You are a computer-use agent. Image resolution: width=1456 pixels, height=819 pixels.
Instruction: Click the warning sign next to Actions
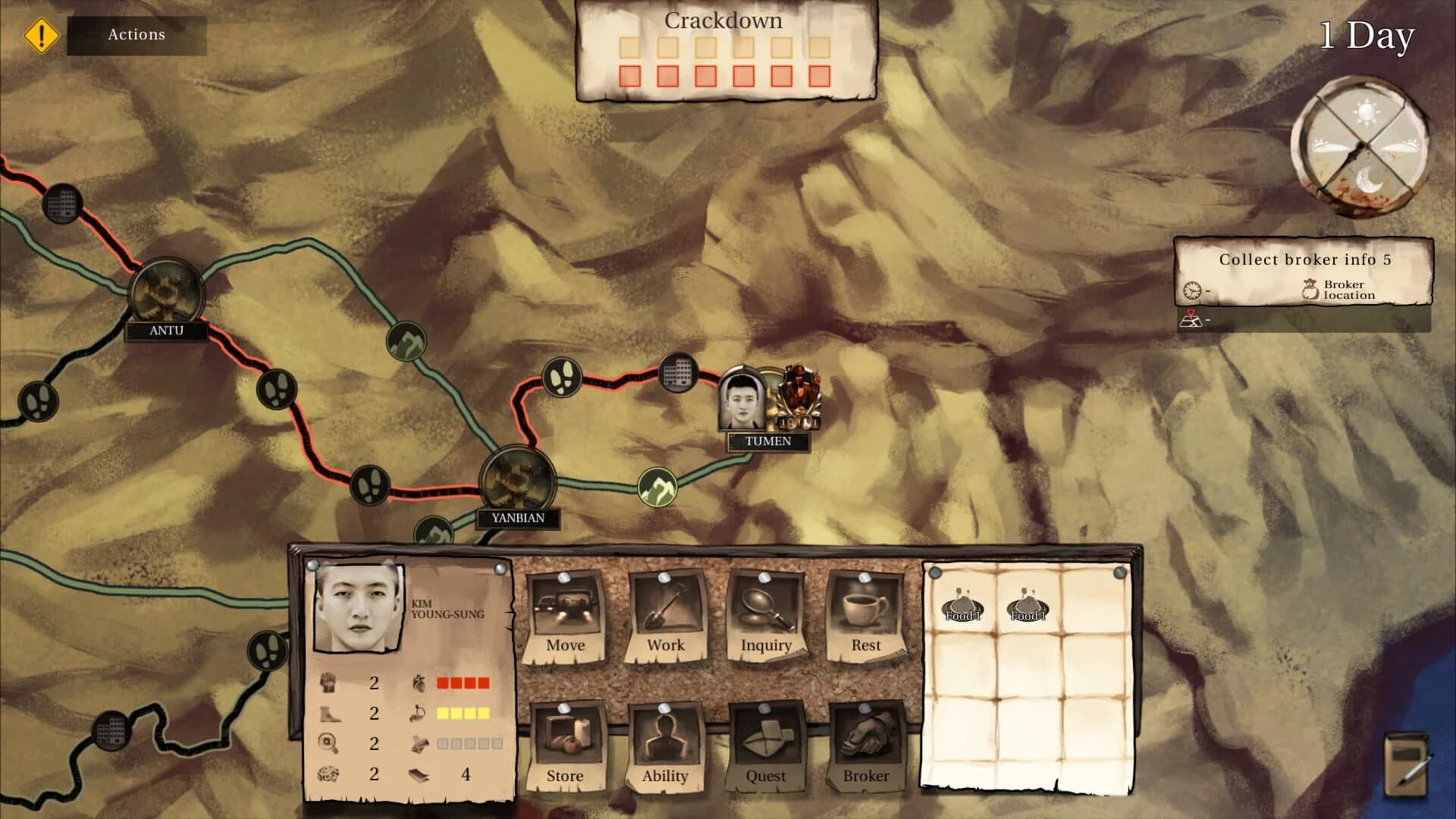click(x=40, y=34)
